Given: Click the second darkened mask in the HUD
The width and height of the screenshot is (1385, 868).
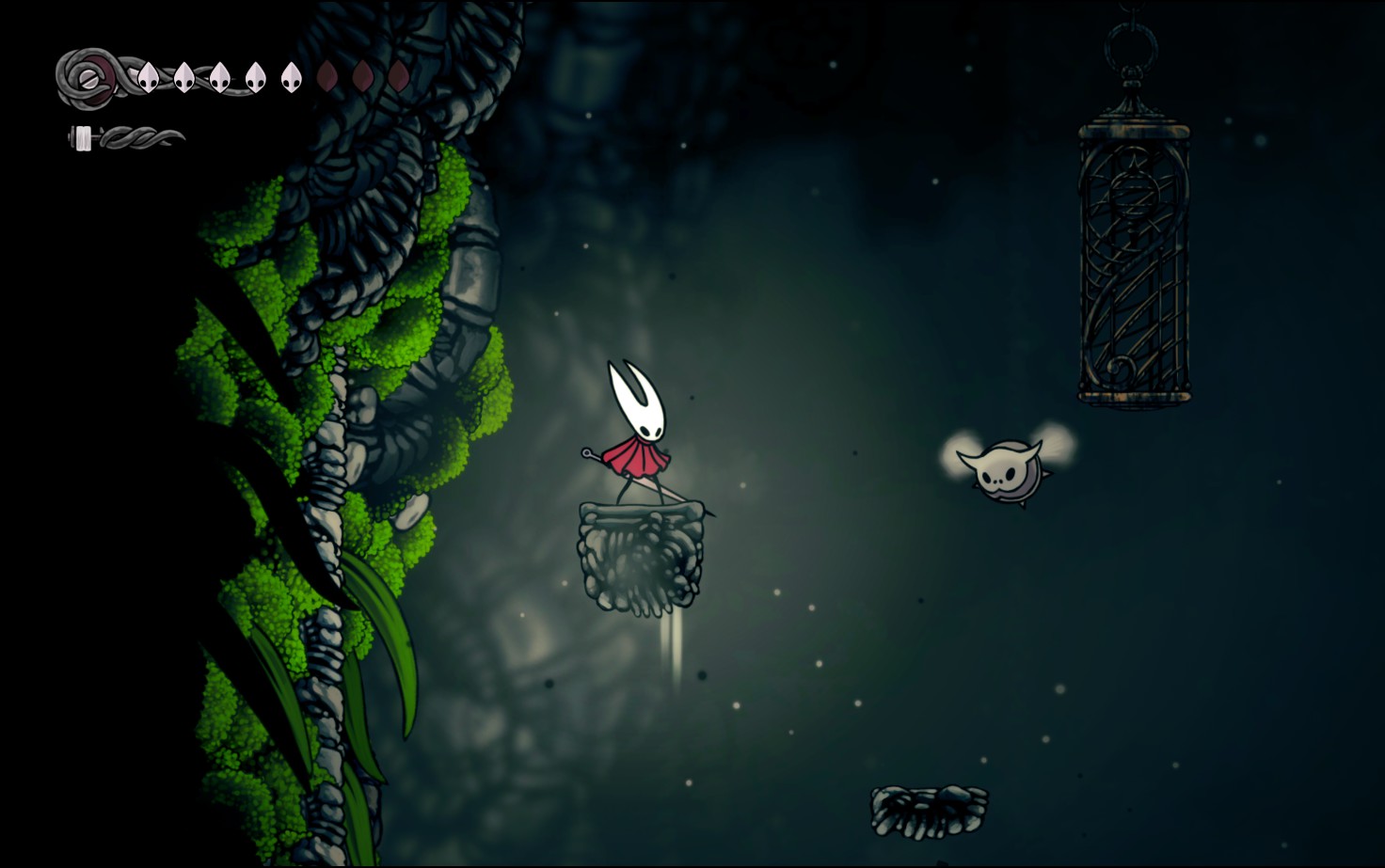Looking at the screenshot, I should click(x=364, y=78).
